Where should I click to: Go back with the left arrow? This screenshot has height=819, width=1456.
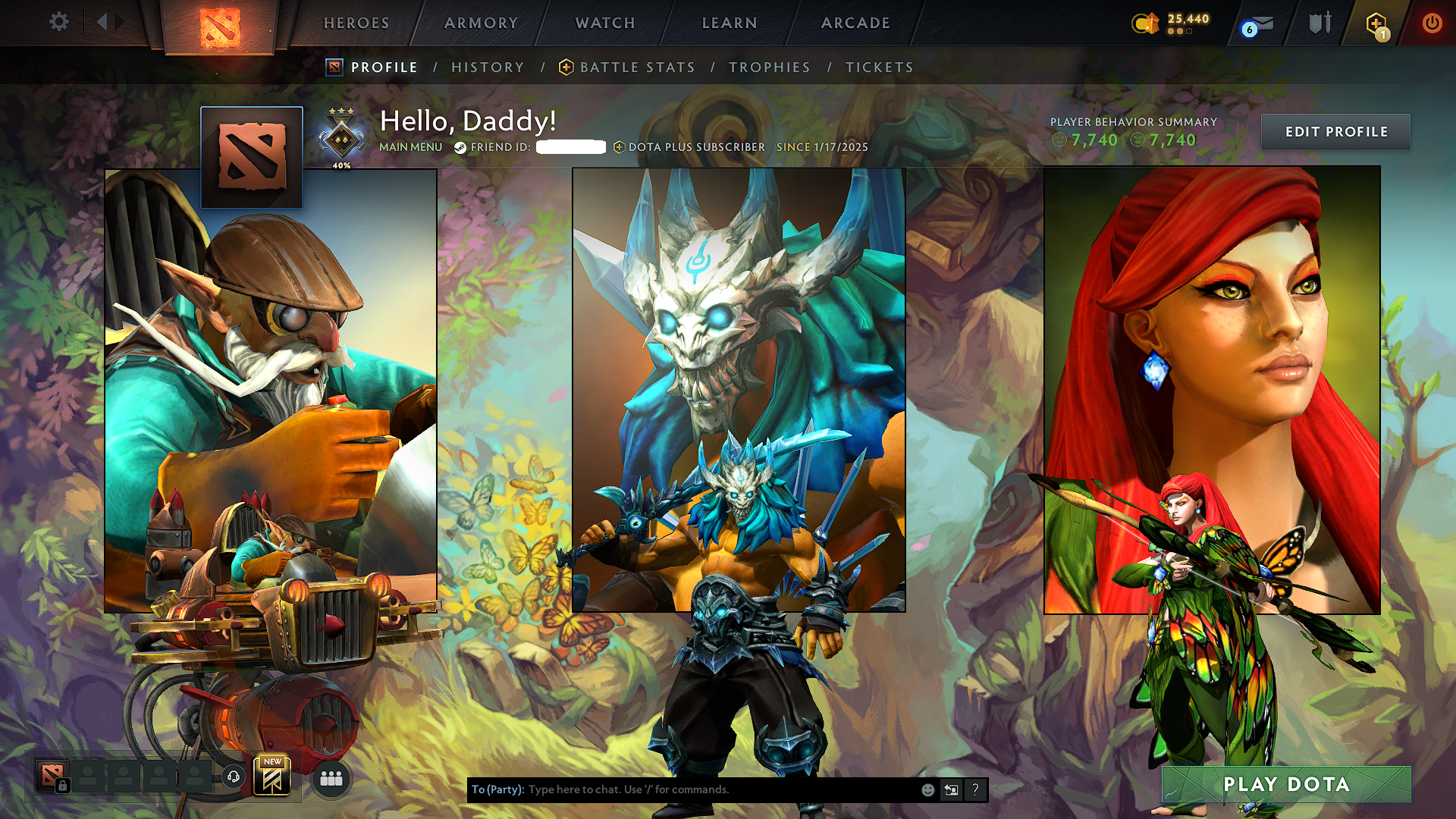coord(102,22)
